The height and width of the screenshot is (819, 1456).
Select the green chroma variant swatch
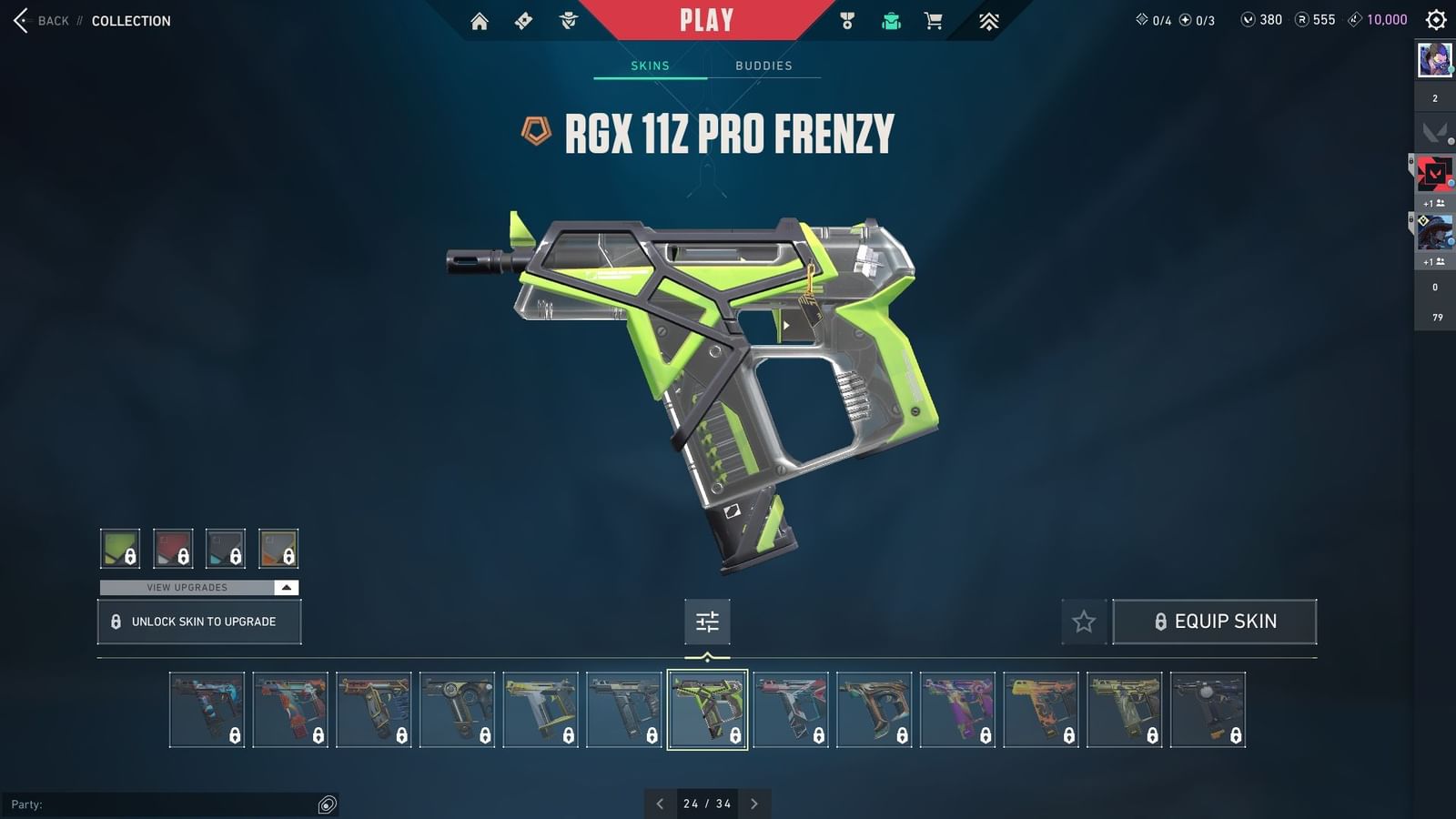pos(120,548)
